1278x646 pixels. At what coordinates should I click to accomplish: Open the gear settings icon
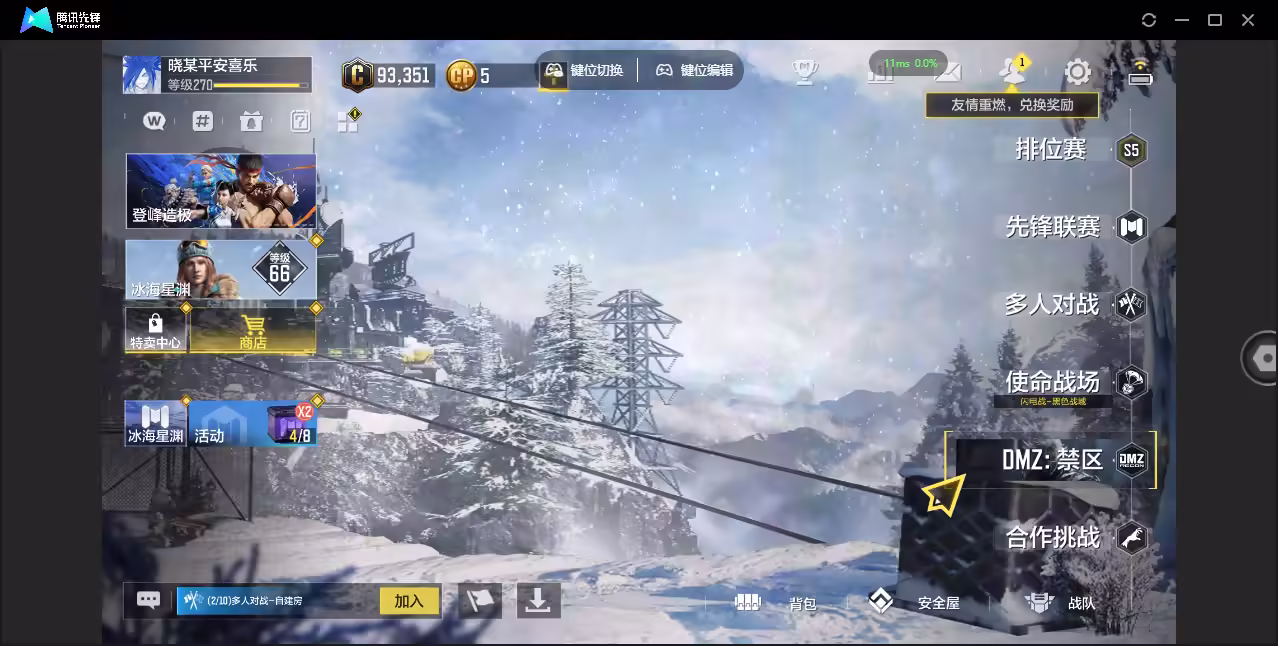[x=1077, y=71]
